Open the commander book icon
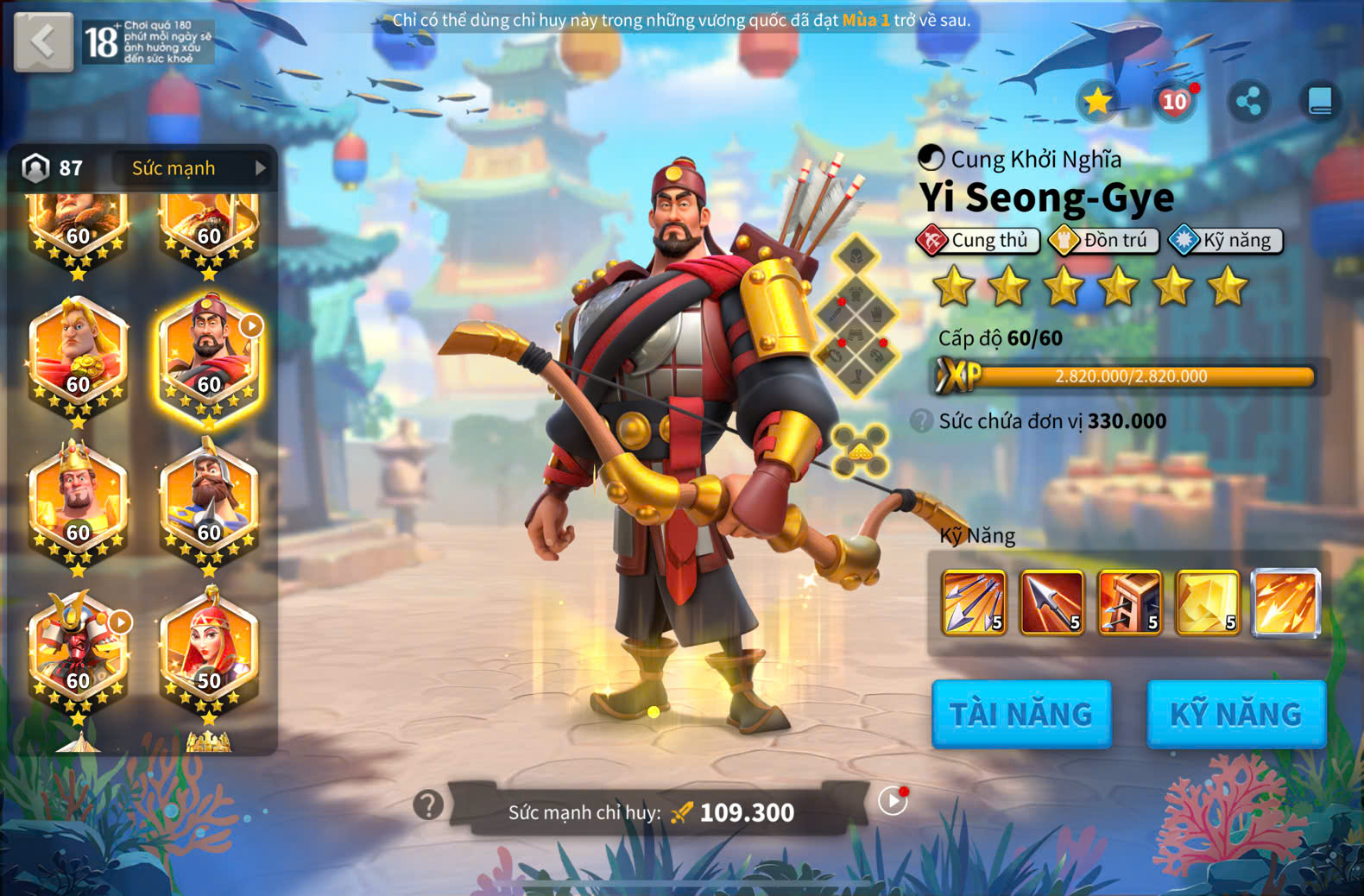1364x896 pixels. point(1320,102)
